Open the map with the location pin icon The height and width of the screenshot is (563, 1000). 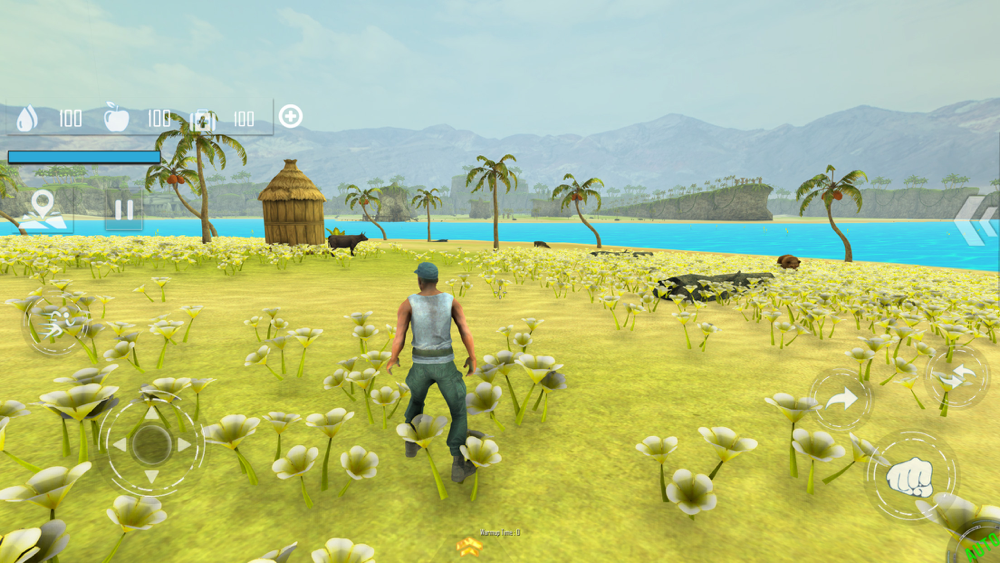(43, 210)
